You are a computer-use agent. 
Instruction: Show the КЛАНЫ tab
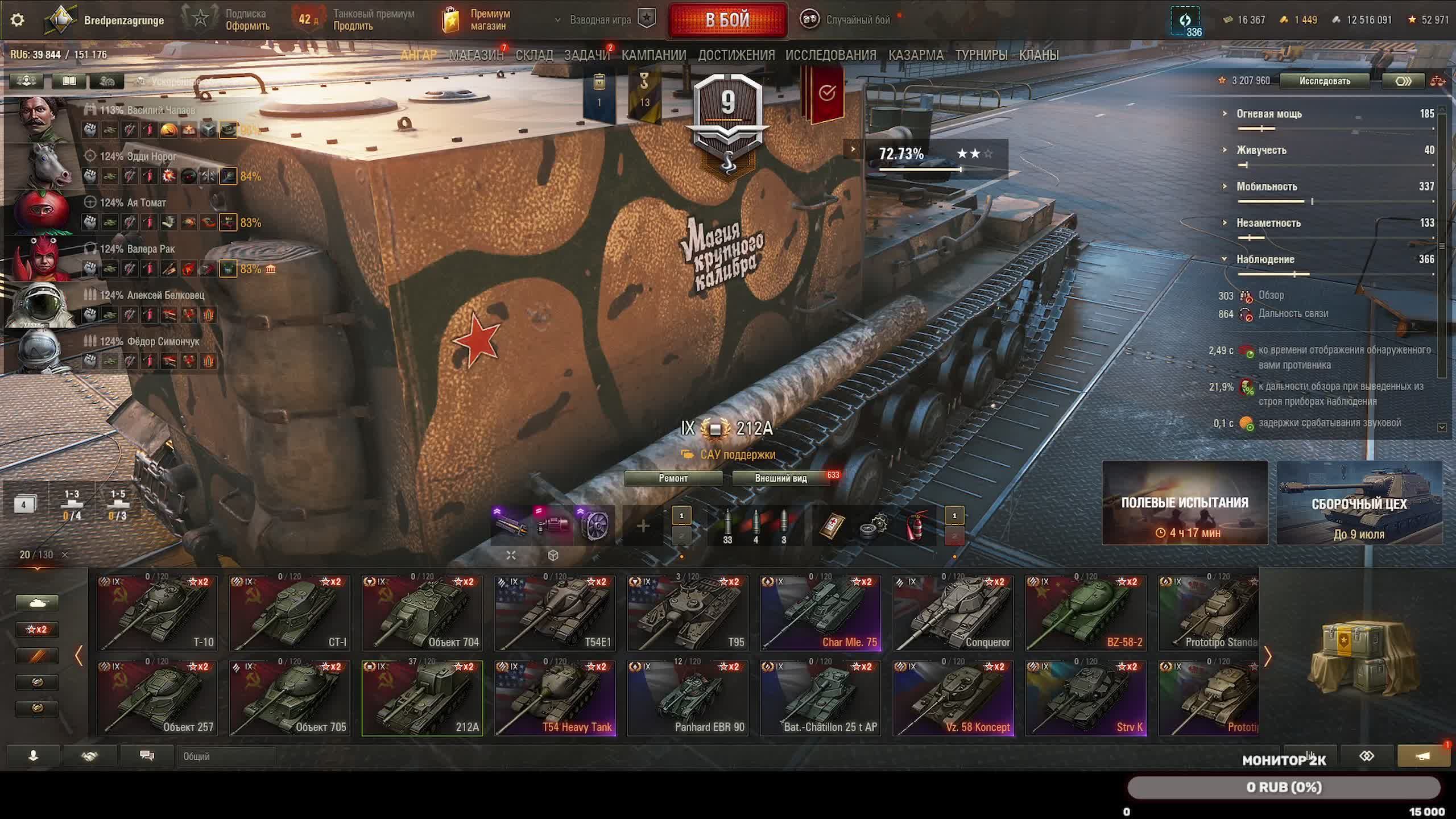click(x=1039, y=55)
